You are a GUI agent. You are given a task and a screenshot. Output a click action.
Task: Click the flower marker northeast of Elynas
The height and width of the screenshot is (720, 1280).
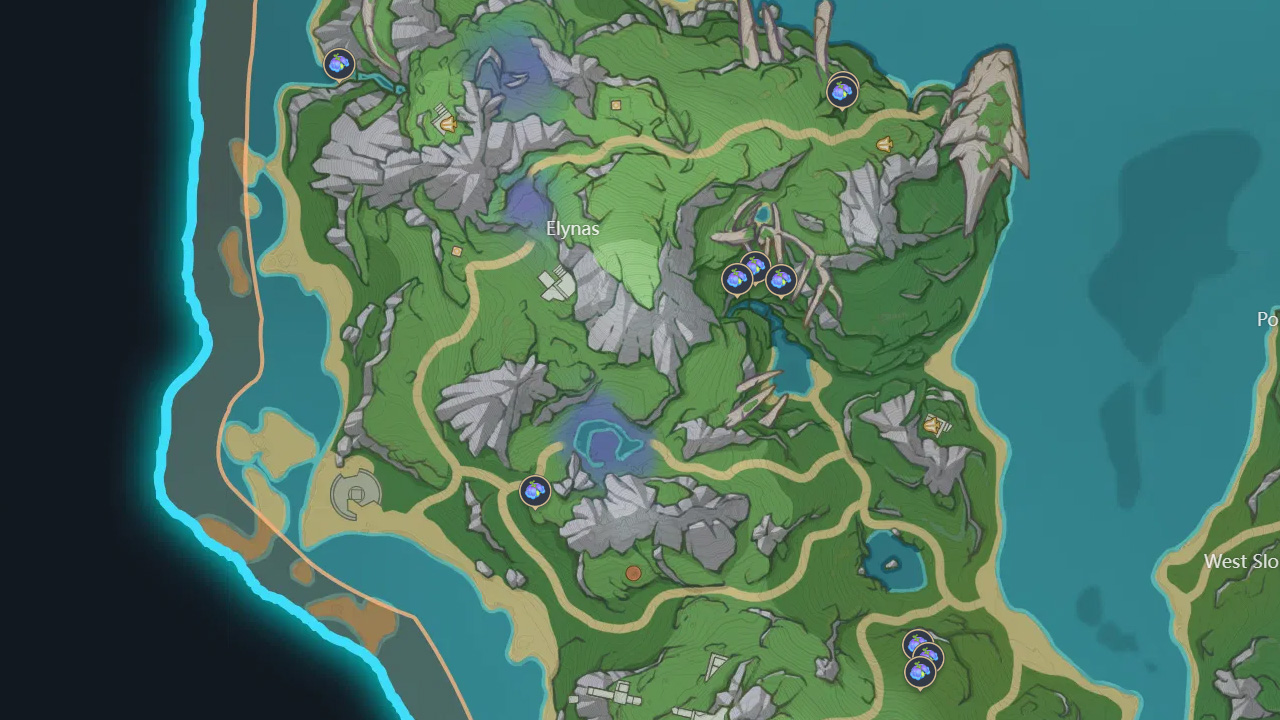pyautogui.click(x=840, y=93)
